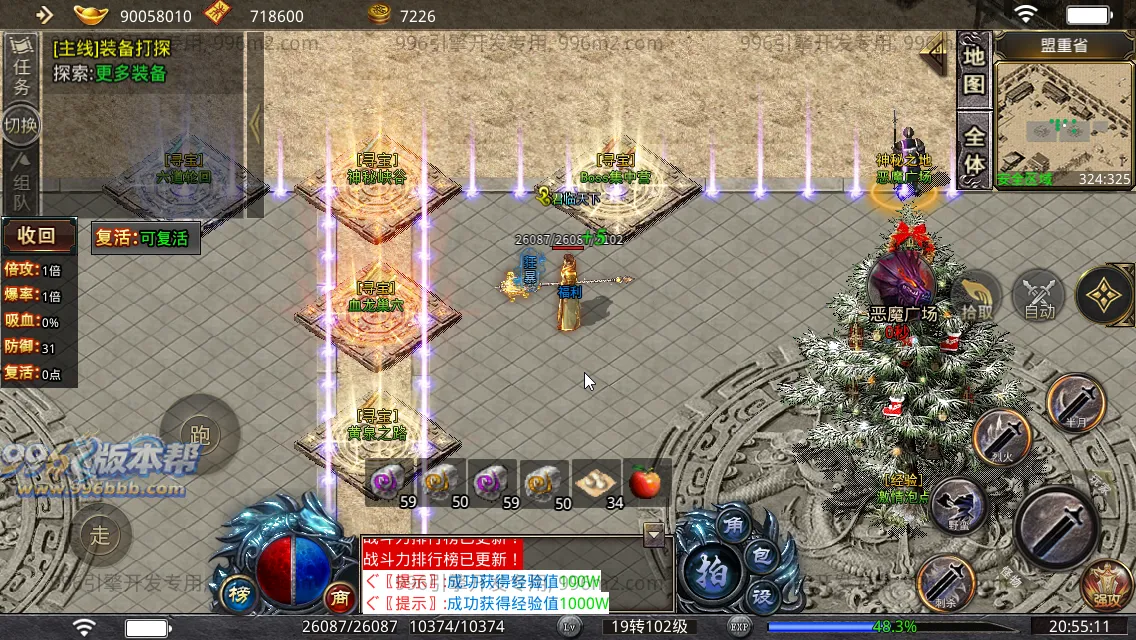Open the 商 shop button
The width and height of the screenshot is (1136, 640).
[x=340, y=596]
